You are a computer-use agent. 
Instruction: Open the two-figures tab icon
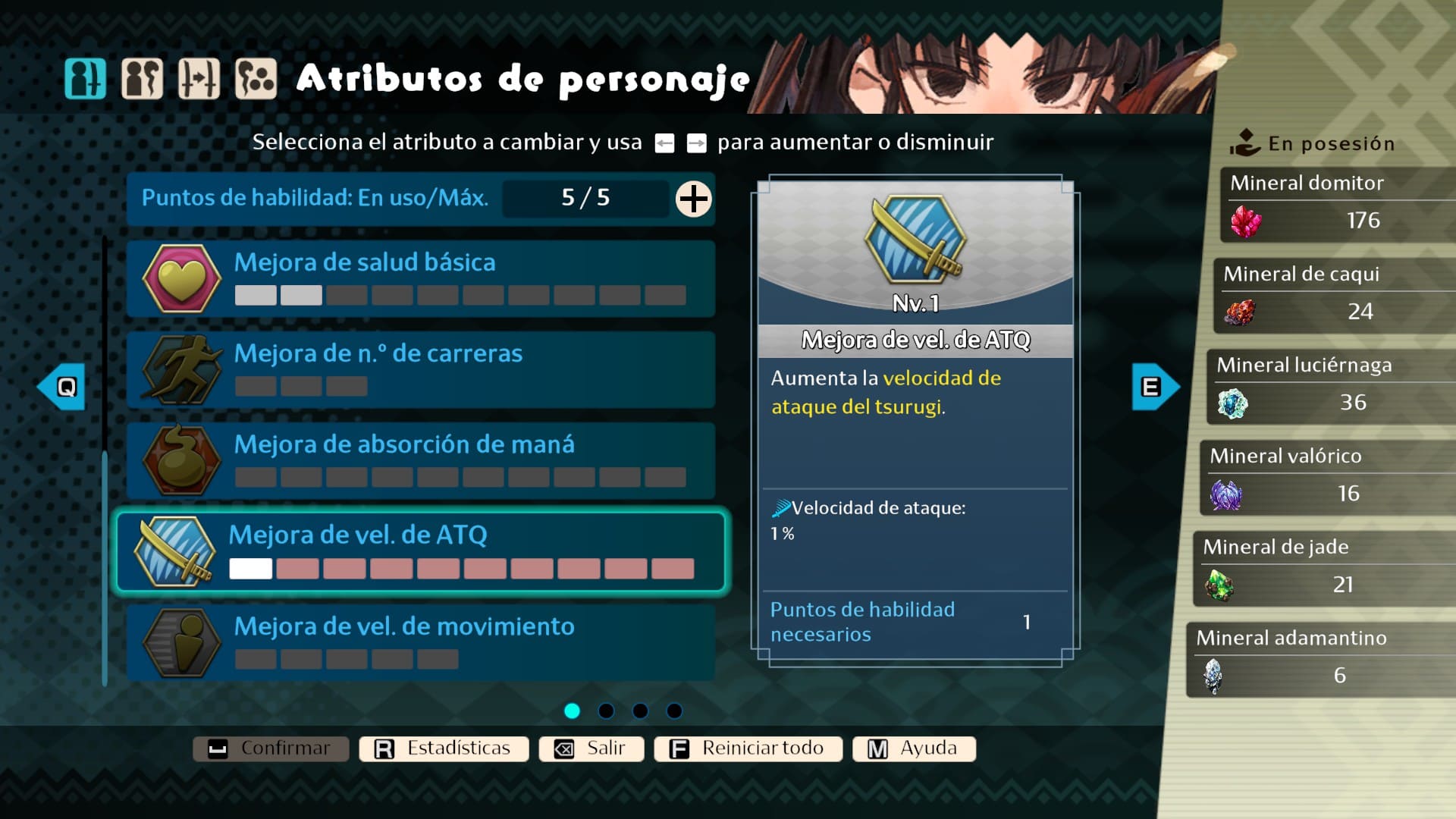(142, 79)
